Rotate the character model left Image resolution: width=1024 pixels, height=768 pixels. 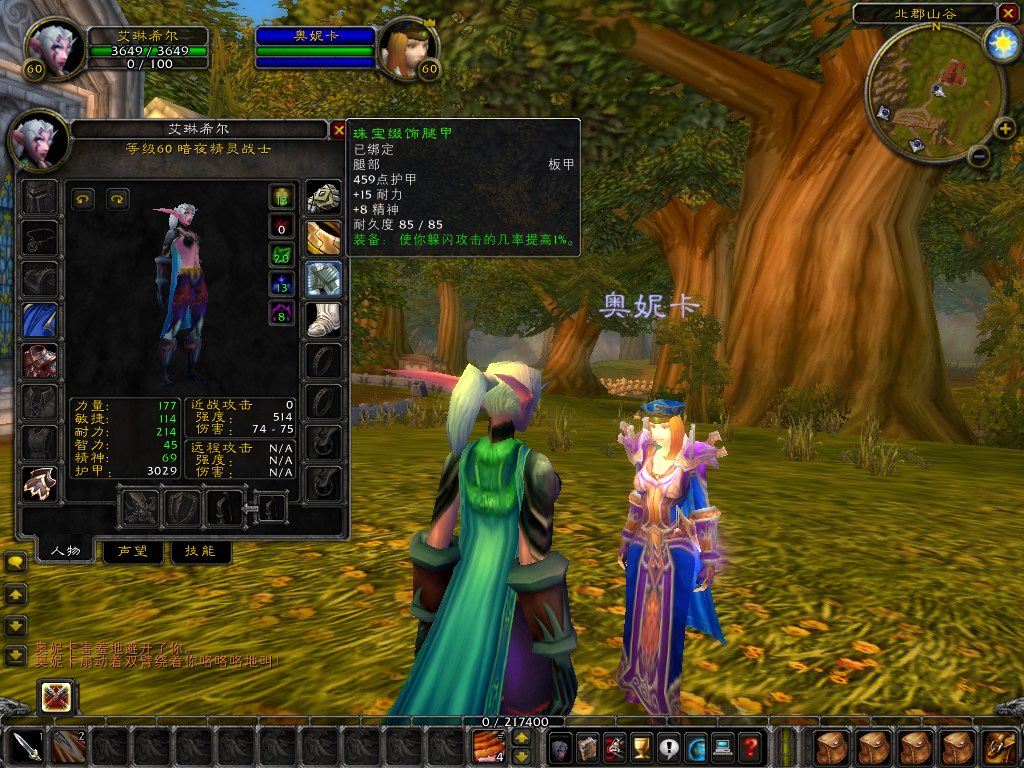pos(83,199)
